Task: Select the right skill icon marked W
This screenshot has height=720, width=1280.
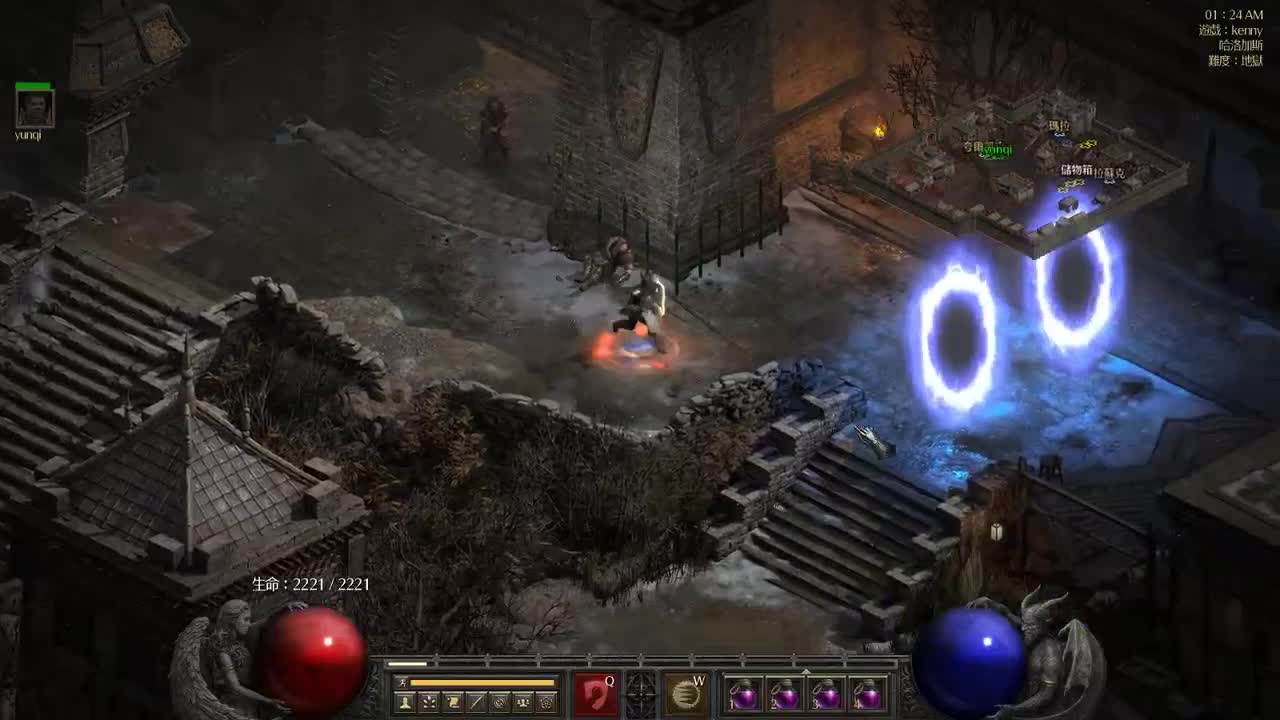Action: (x=685, y=694)
